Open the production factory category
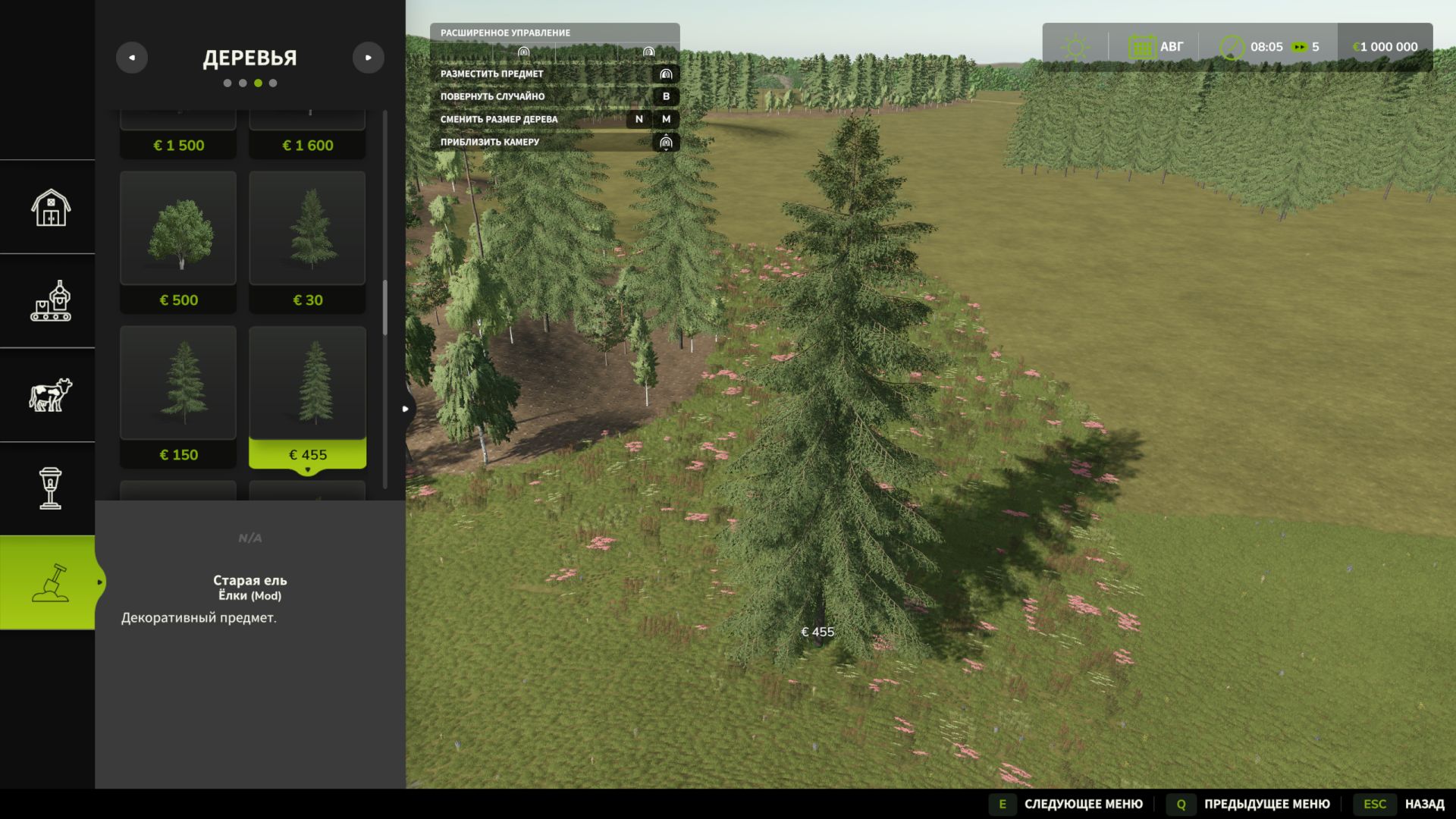Viewport: 1456px width, 819px height. pyautogui.click(x=50, y=301)
